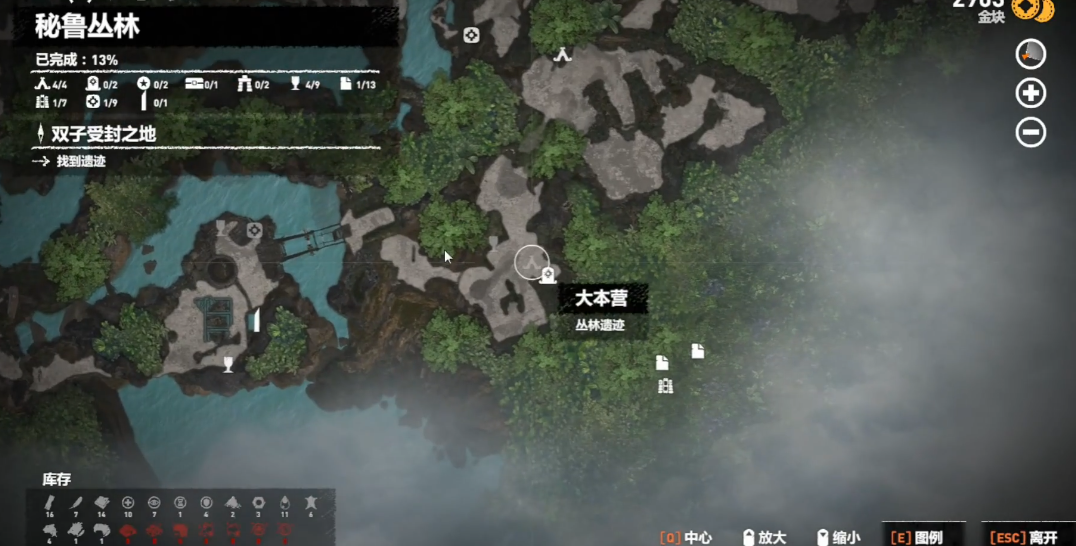This screenshot has width=1076, height=546.
Task: Select the circled 大本营 base camp marker
Action: (x=531, y=262)
